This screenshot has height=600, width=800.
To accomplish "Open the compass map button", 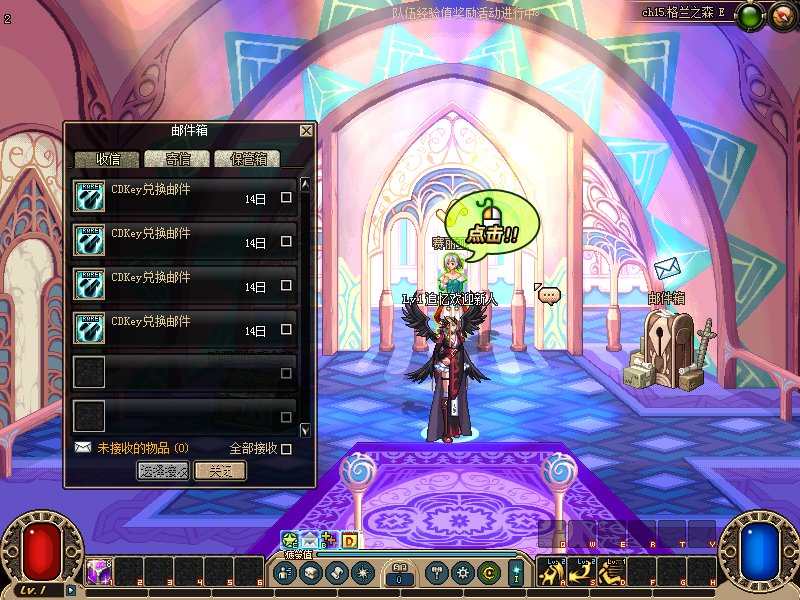I will [780, 15].
